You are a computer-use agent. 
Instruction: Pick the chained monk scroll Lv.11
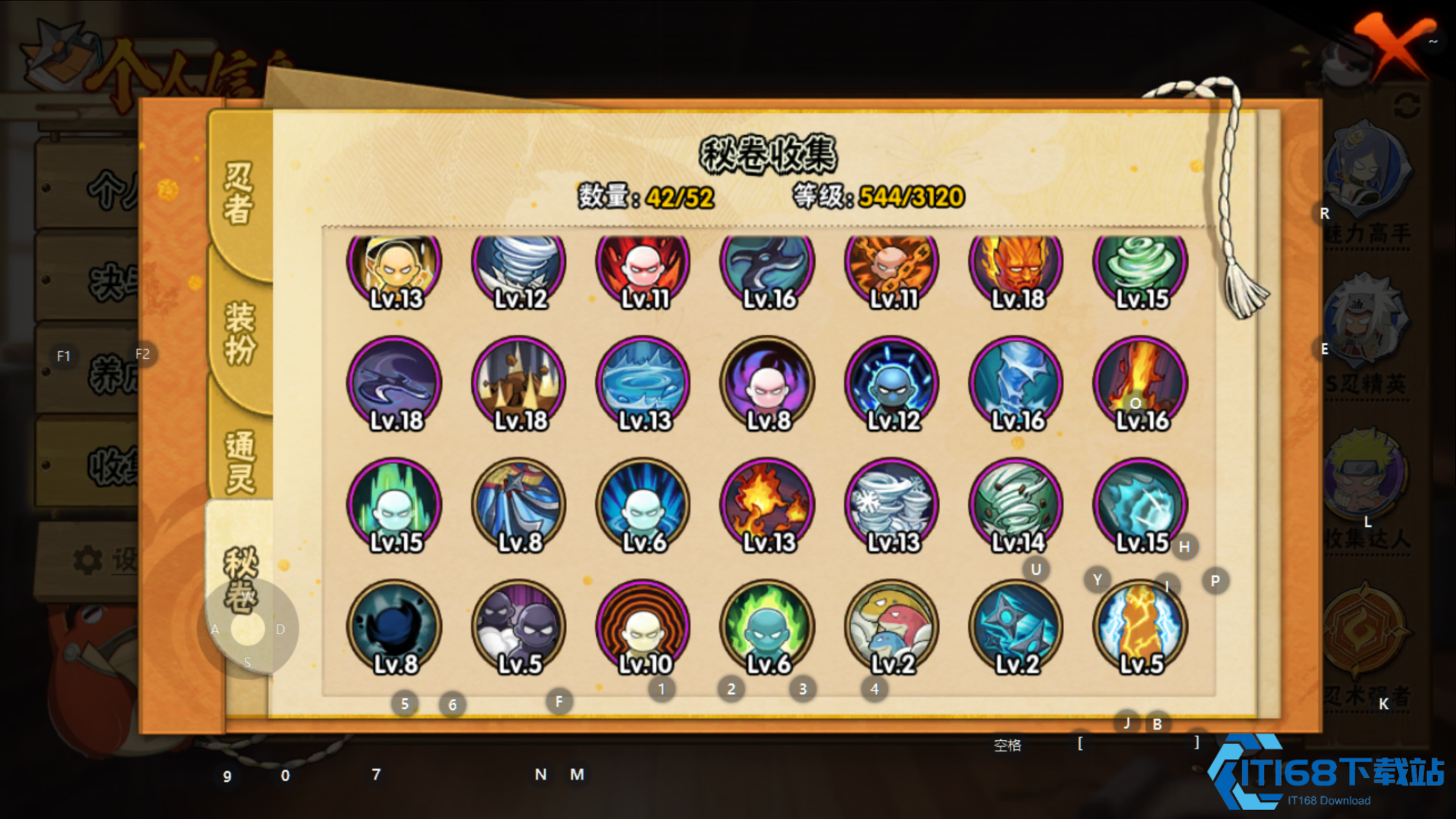tap(892, 265)
